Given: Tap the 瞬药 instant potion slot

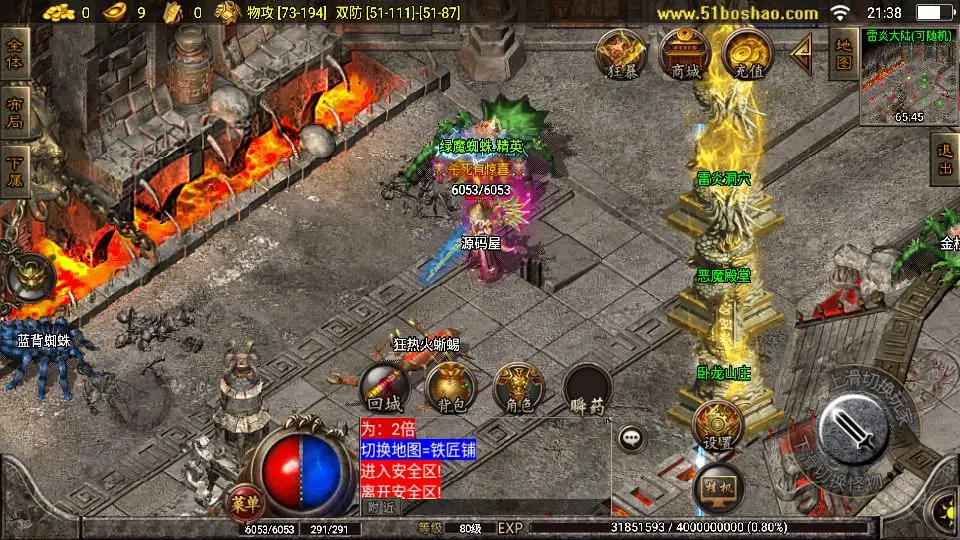Looking at the screenshot, I should [x=587, y=388].
